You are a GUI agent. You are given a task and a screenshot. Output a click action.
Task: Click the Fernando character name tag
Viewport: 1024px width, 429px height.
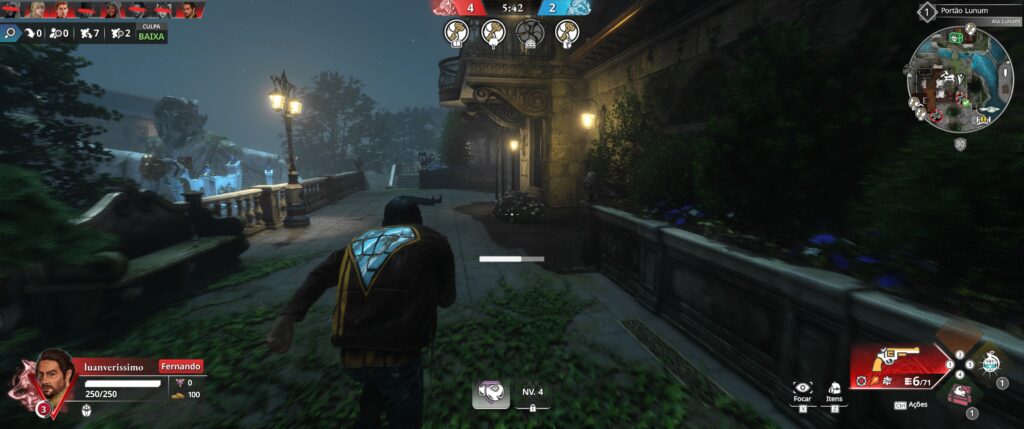tap(181, 366)
